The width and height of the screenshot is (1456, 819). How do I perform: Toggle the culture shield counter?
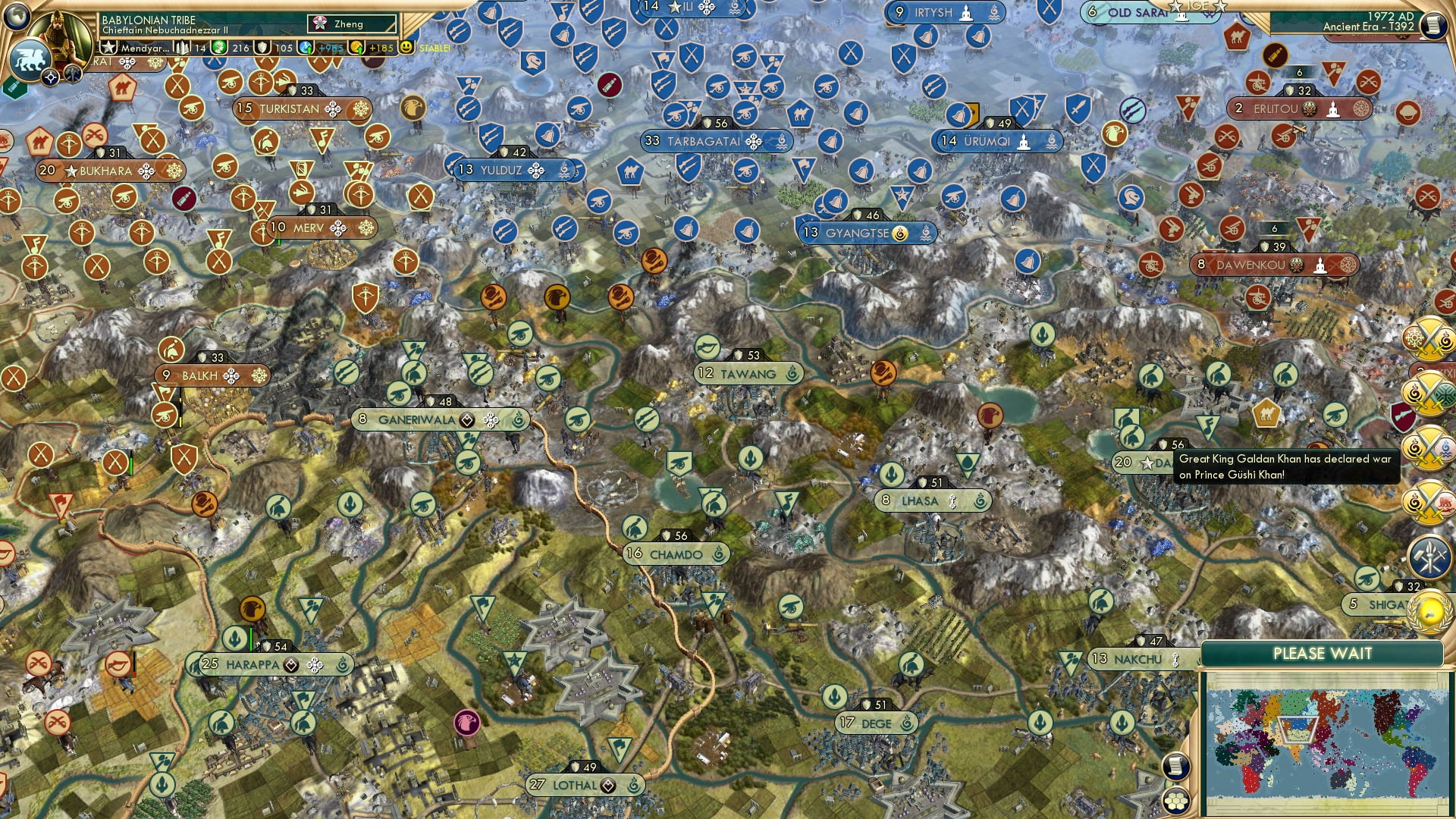[263, 47]
